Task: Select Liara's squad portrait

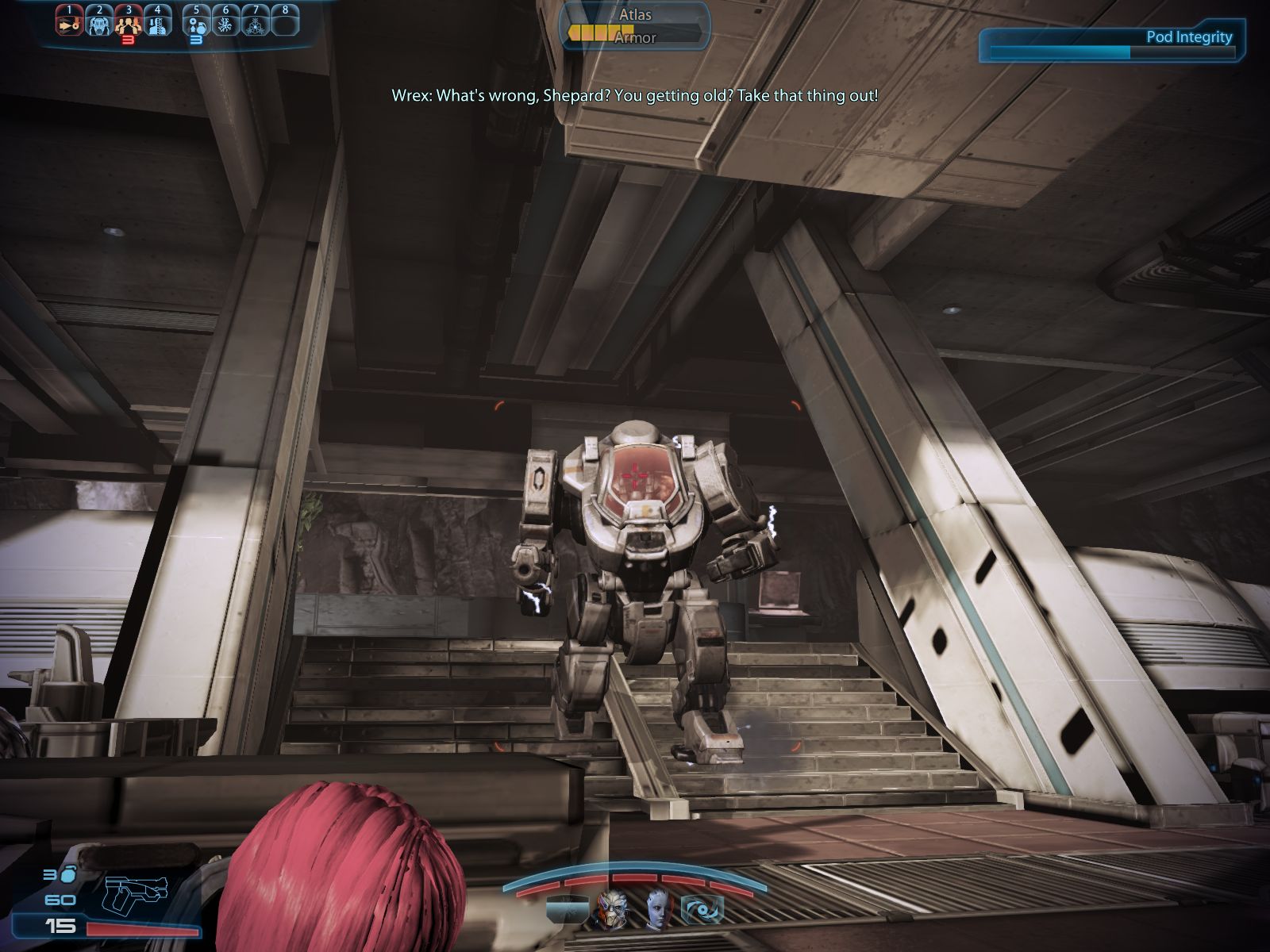Action: (x=658, y=909)
